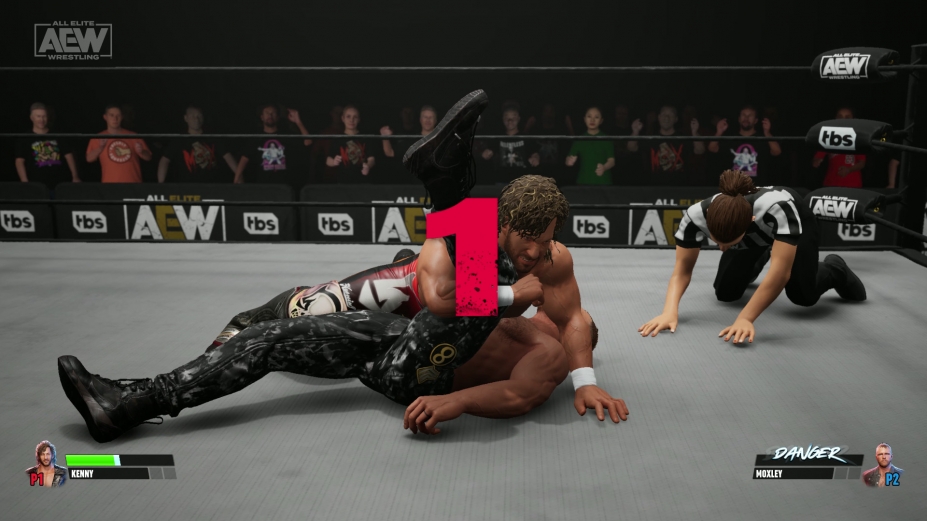Click Kenny's P1 wrestler portrait
Screen dimensions: 927x521
pos(45,462)
